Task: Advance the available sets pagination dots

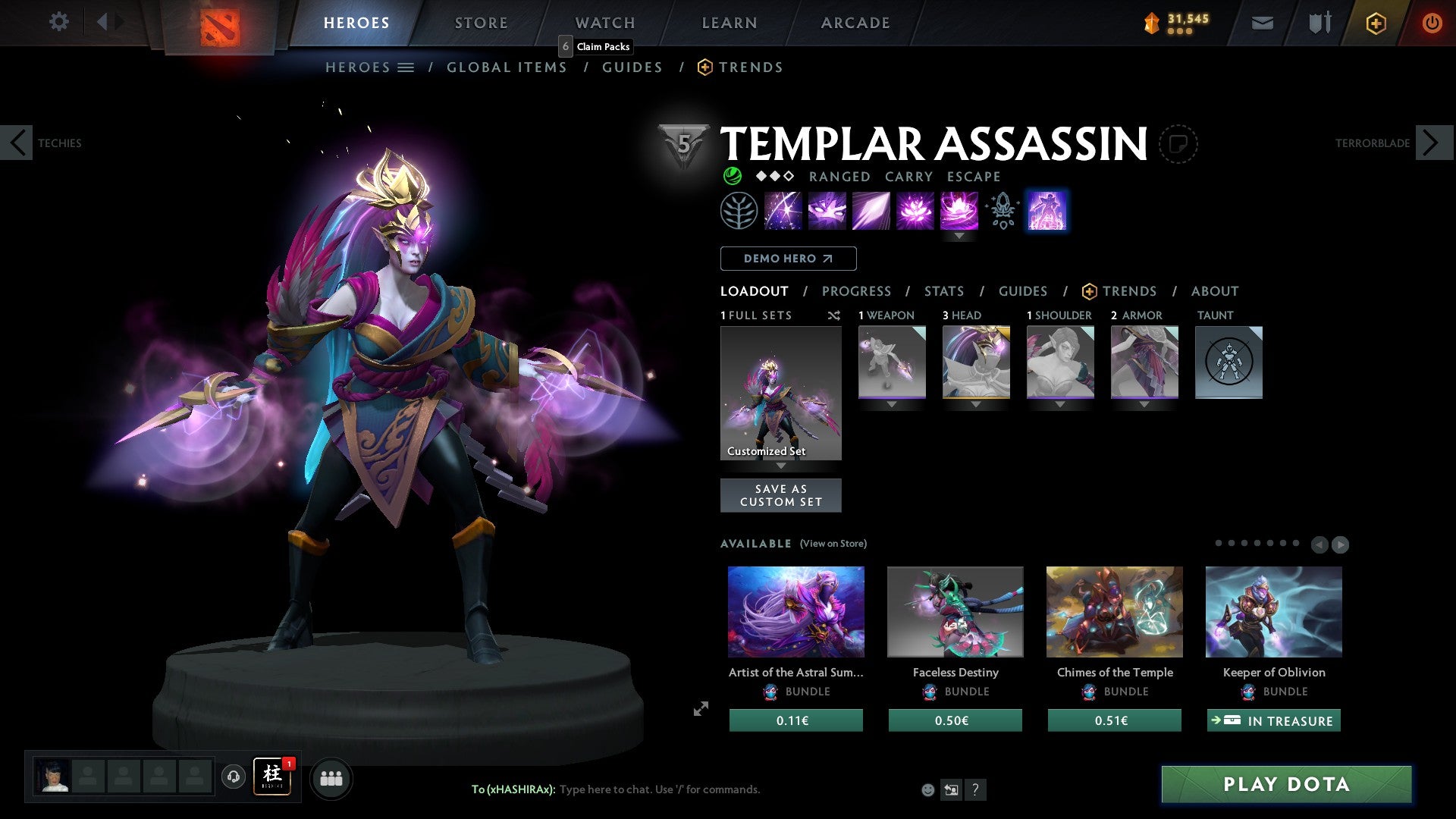Action: point(1340,544)
